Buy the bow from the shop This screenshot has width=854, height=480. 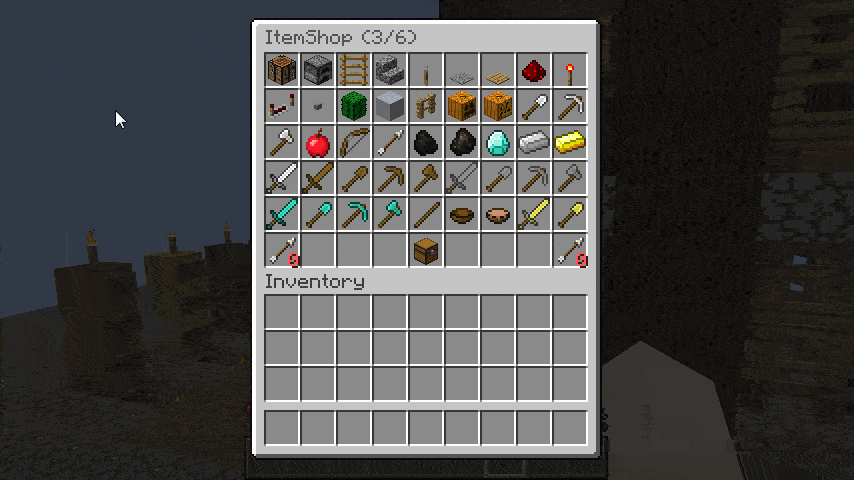[x=354, y=143]
